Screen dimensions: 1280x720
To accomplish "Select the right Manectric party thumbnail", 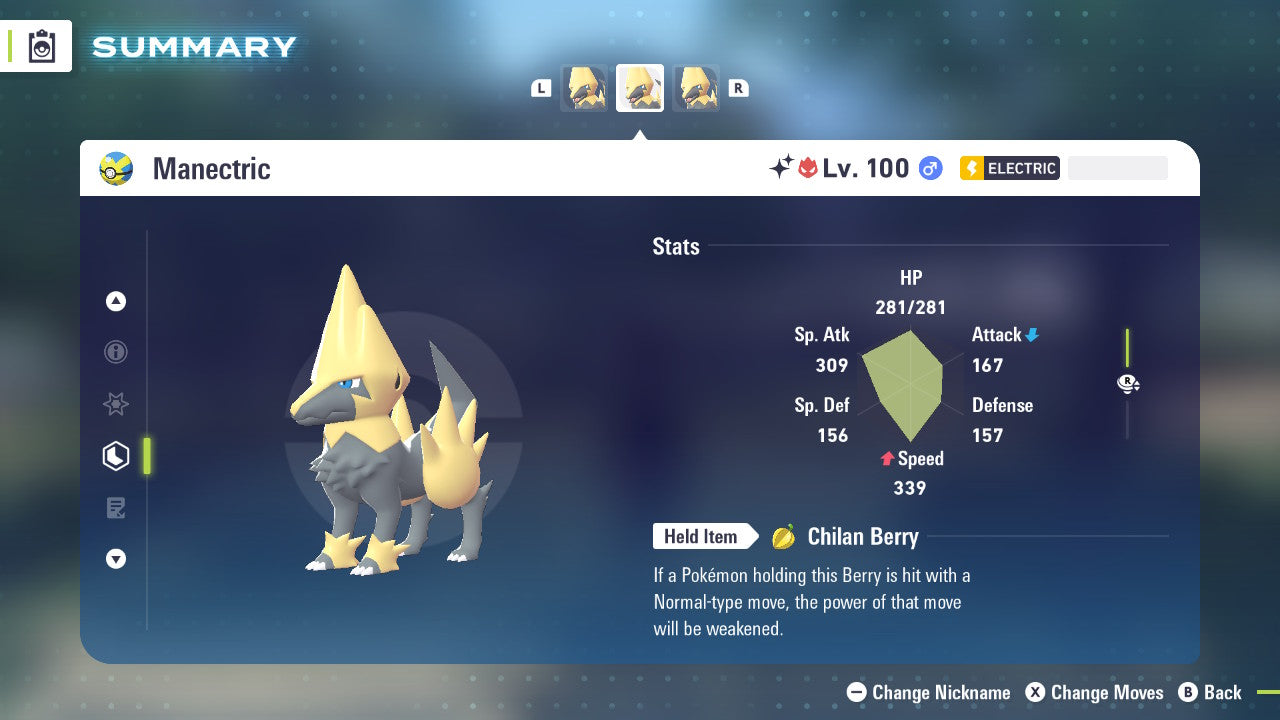I will pyautogui.click(x=696, y=87).
